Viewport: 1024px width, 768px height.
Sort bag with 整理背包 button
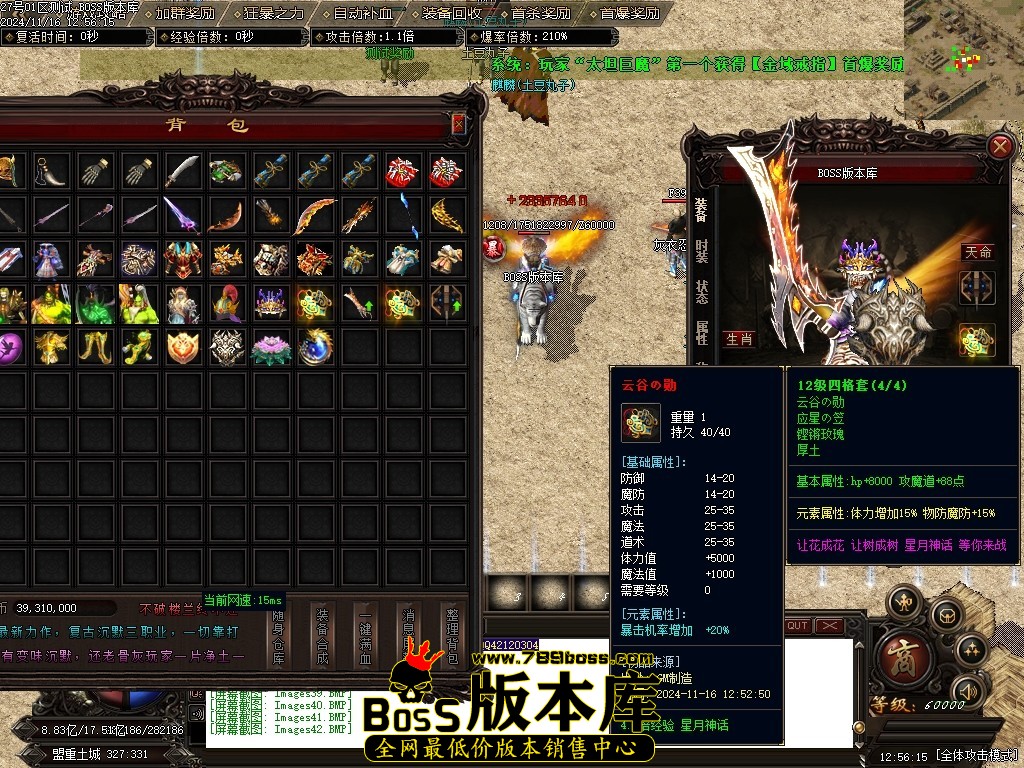[450, 636]
